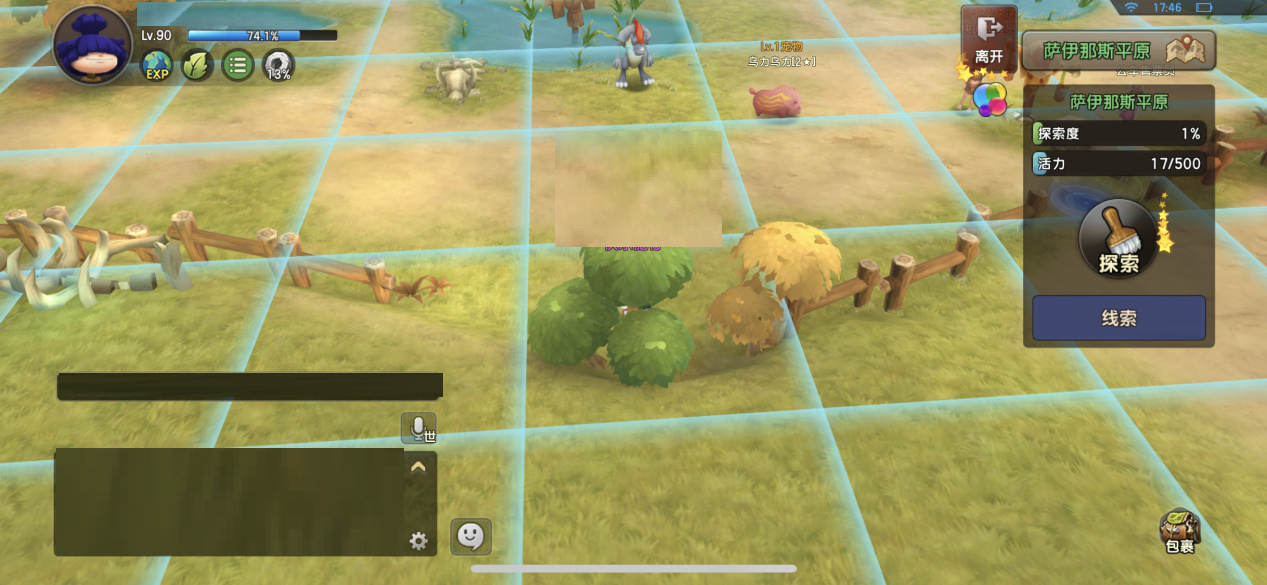Open the smiley emoji chat button
Viewport: 1267px width, 585px height.
coord(470,537)
